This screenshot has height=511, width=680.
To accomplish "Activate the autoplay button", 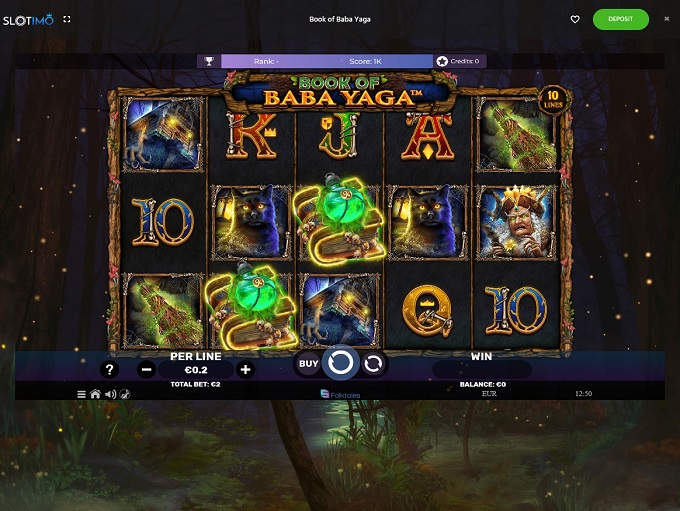I will click(x=374, y=364).
